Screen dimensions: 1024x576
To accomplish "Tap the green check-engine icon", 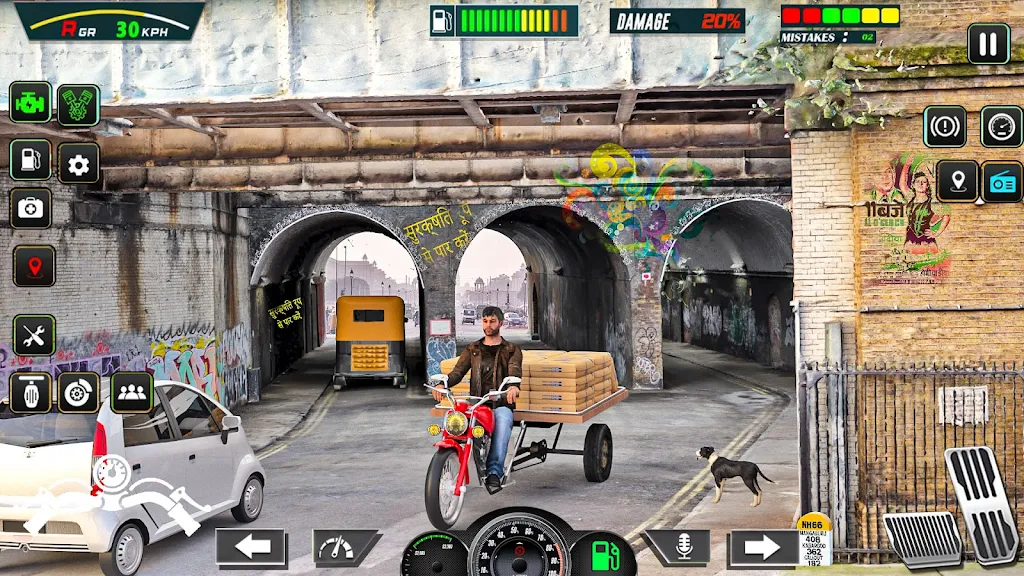I will click(30, 102).
